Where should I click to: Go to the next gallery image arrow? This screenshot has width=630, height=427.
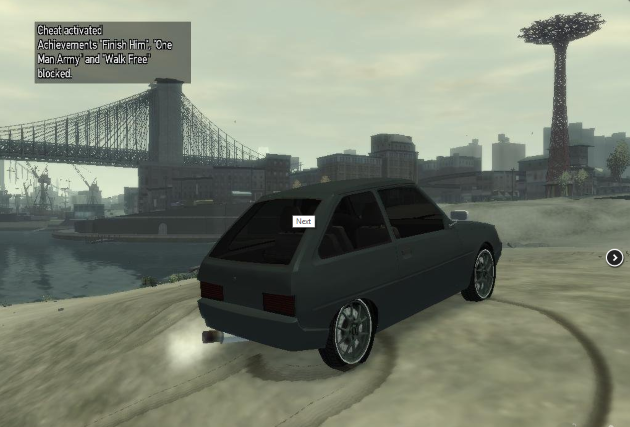614,258
